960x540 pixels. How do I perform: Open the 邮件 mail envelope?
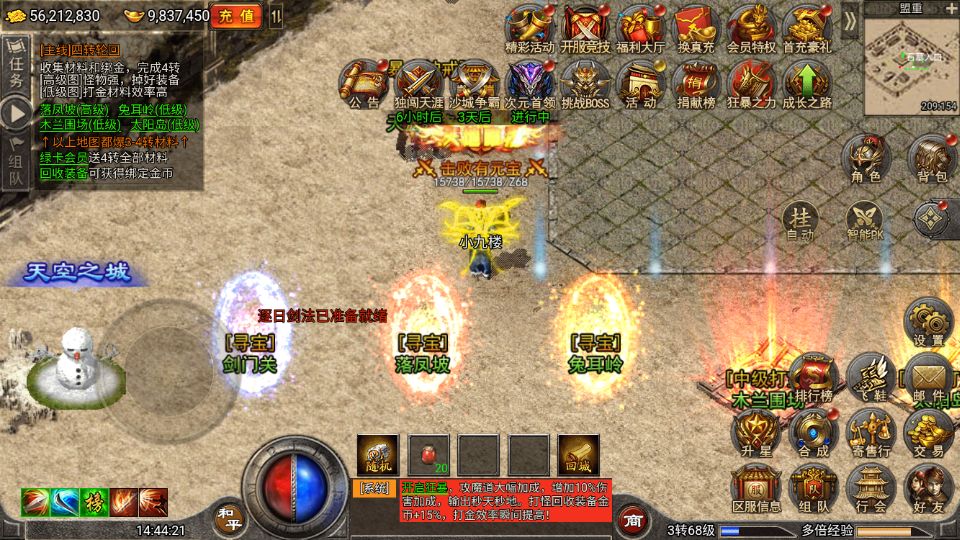tap(927, 376)
